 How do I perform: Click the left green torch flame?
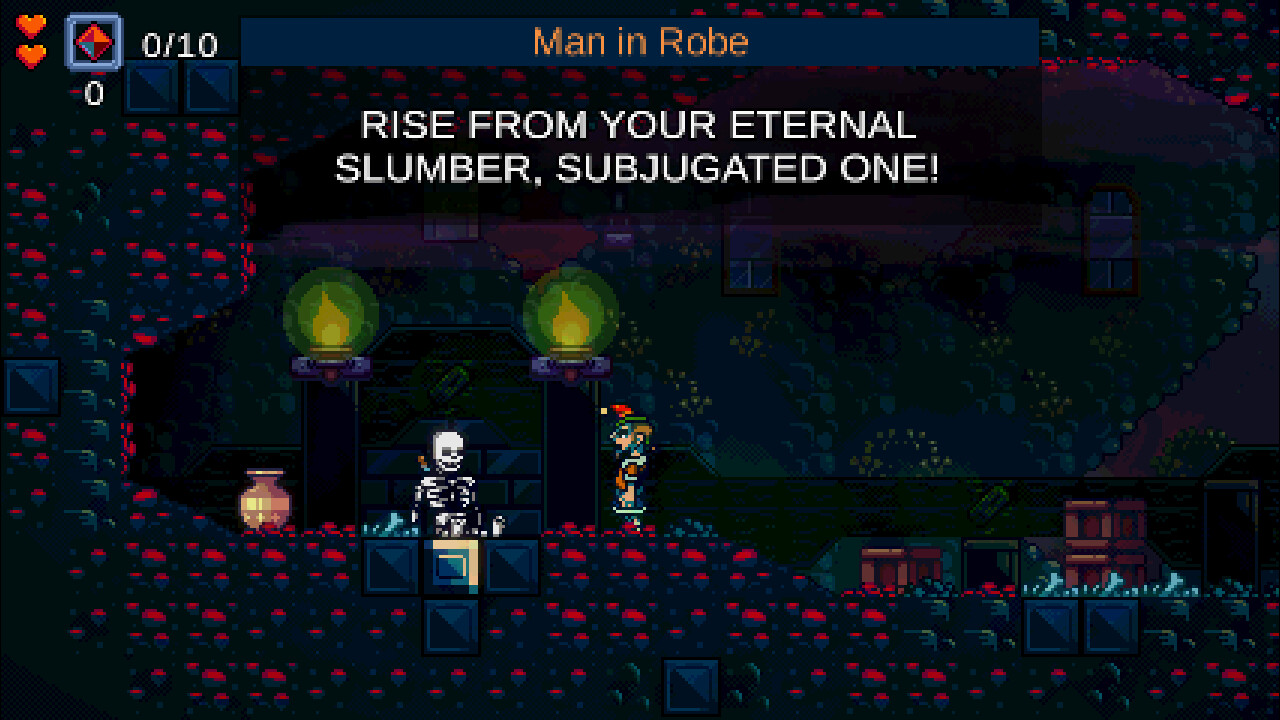330,315
